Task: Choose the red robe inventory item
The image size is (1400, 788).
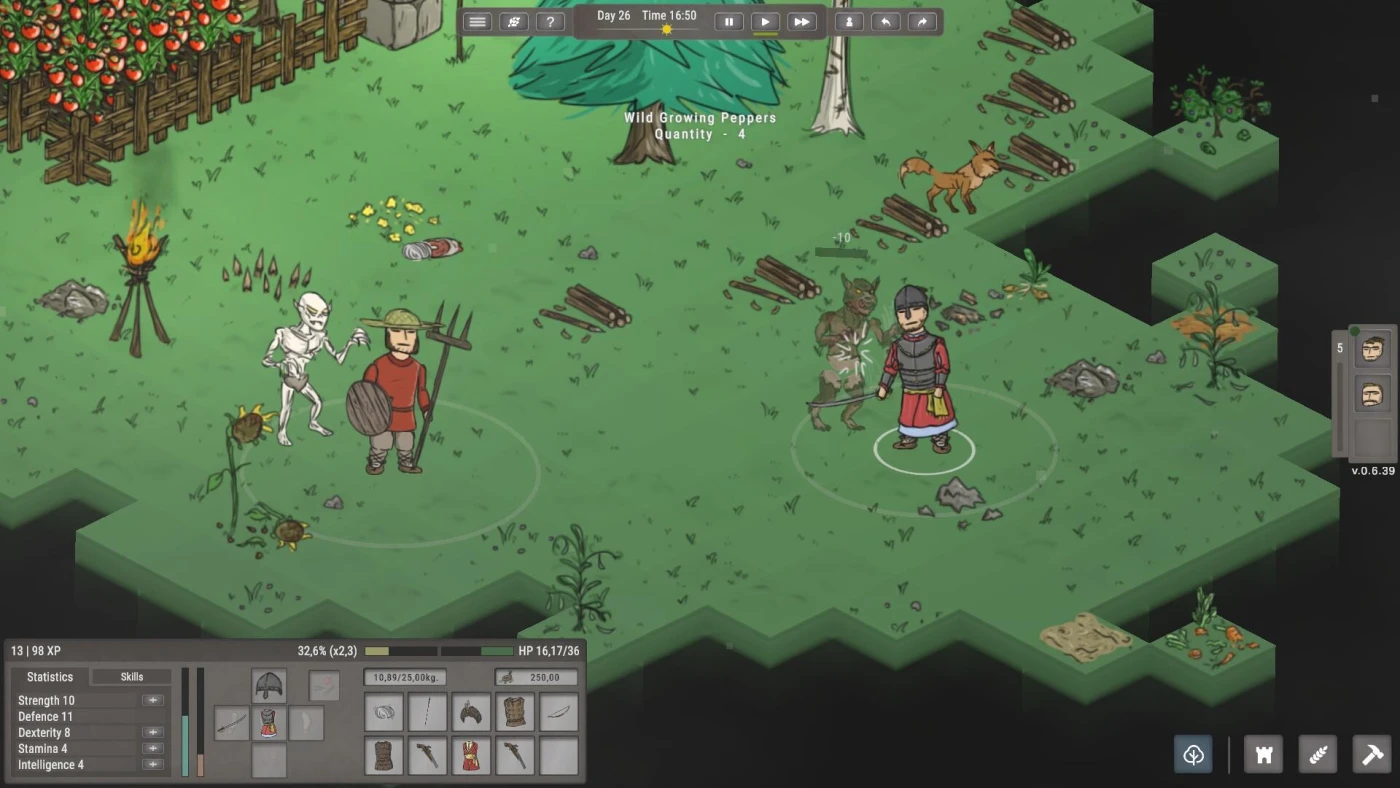Action: [471, 756]
